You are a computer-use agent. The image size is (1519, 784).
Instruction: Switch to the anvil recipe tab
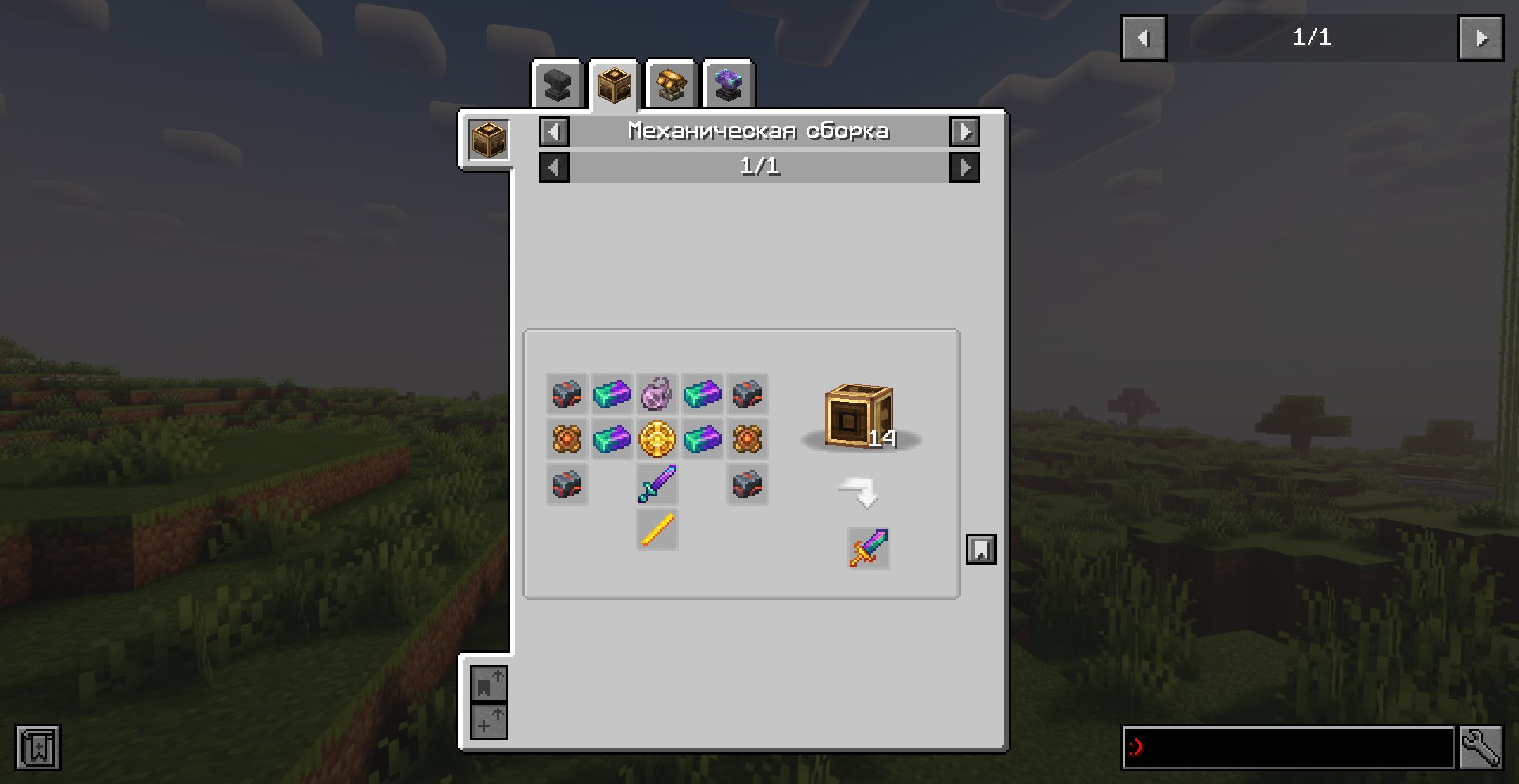pyautogui.click(x=558, y=85)
